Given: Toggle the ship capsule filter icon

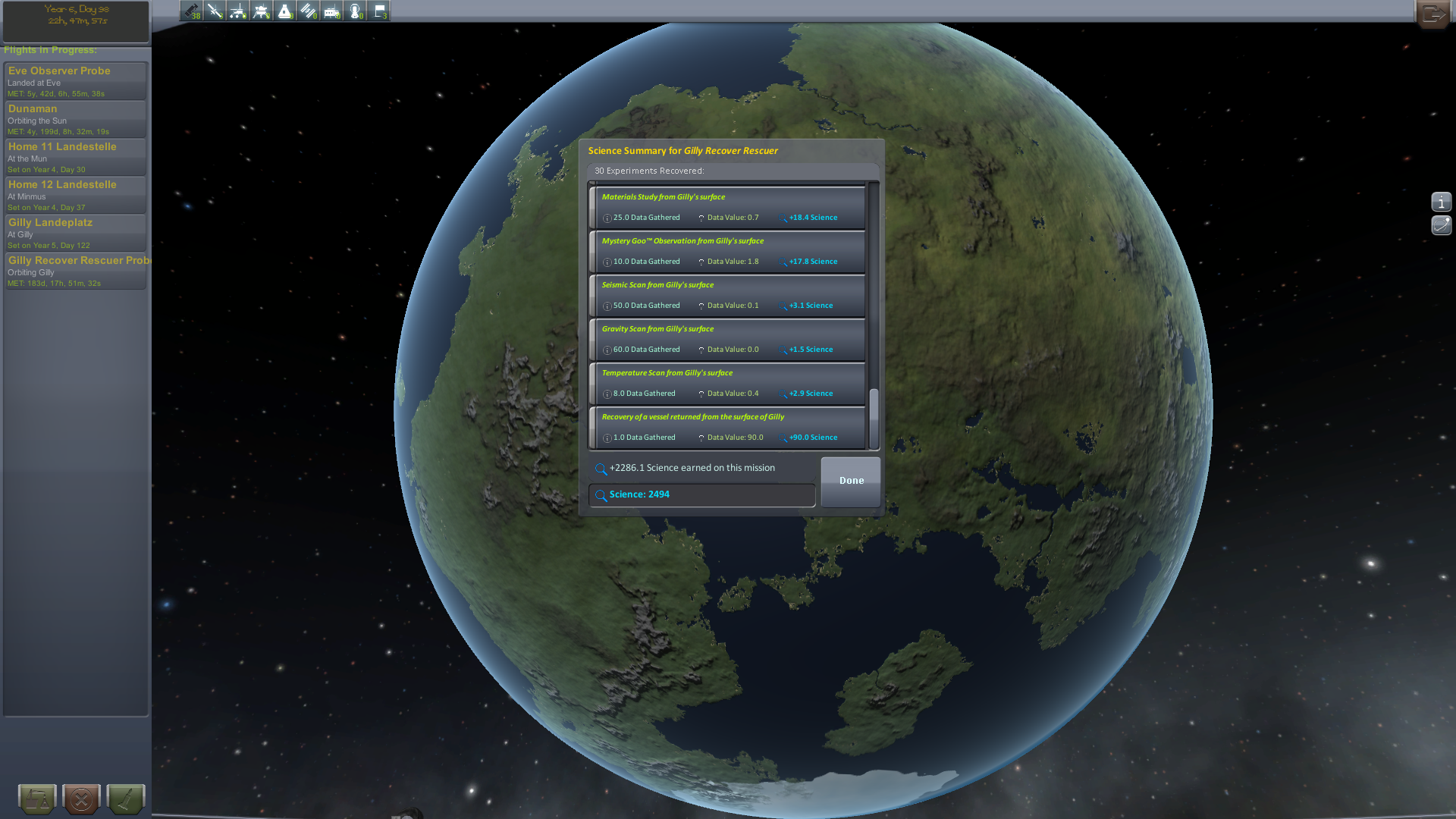Looking at the screenshot, I should (x=285, y=11).
